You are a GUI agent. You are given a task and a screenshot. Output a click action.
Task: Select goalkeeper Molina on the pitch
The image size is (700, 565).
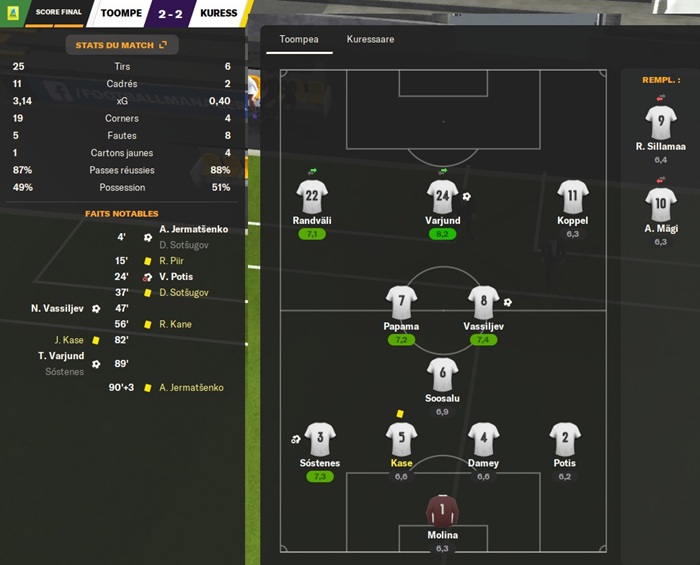click(442, 512)
